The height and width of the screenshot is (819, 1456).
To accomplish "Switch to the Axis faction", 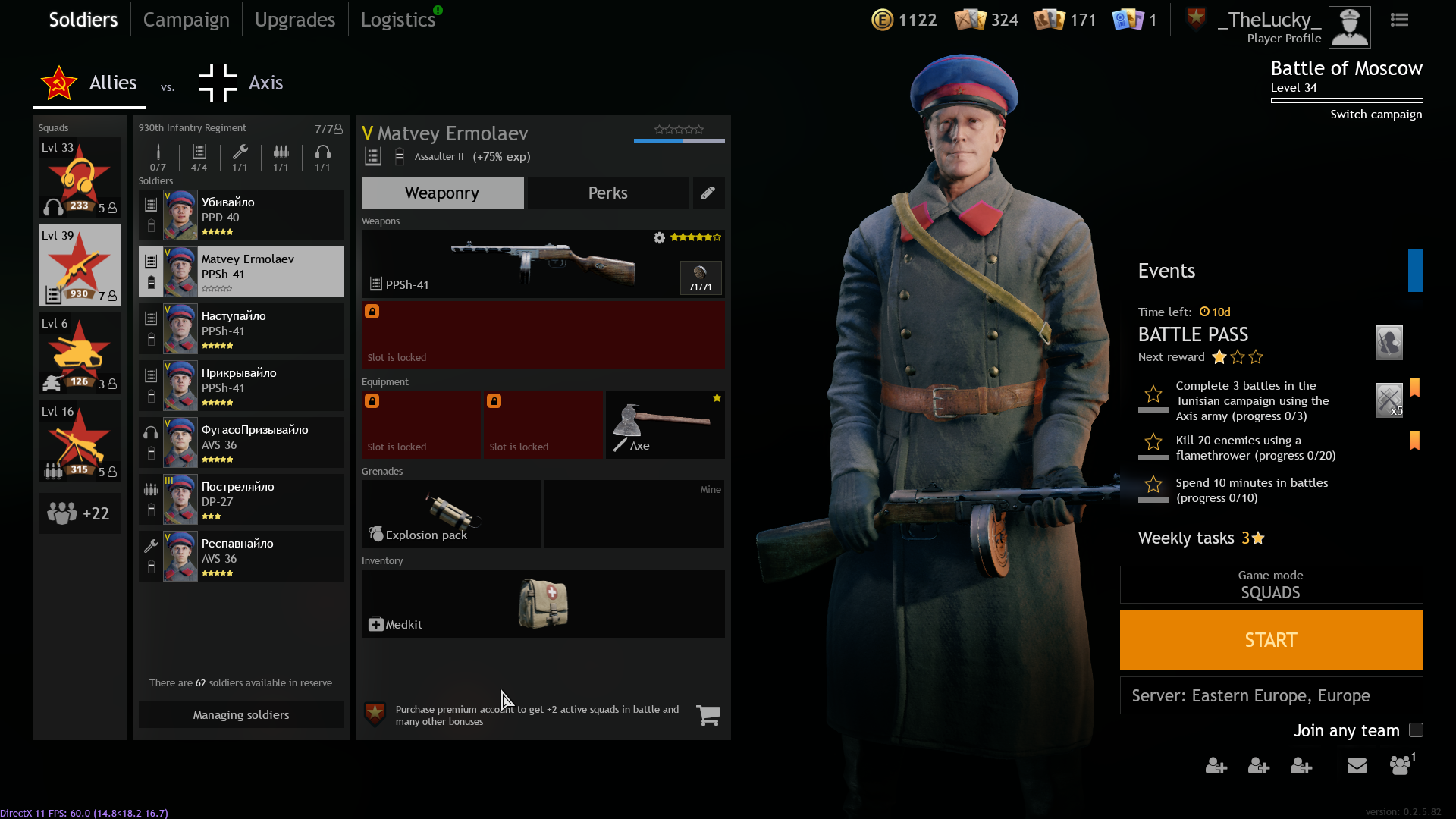I will (241, 83).
